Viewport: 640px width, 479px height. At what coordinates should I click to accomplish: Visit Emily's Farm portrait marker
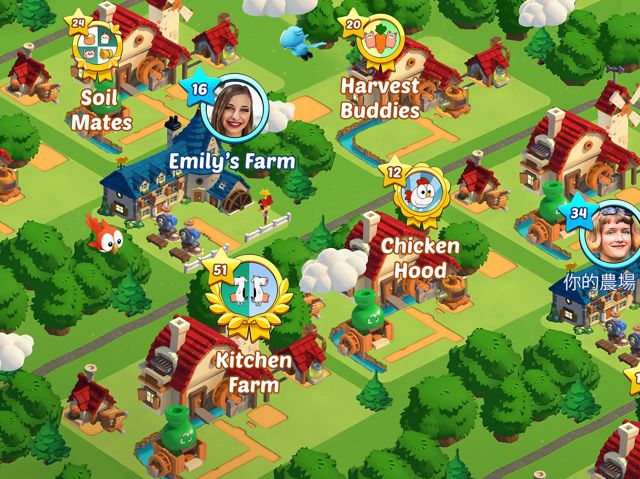(x=236, y=109)
